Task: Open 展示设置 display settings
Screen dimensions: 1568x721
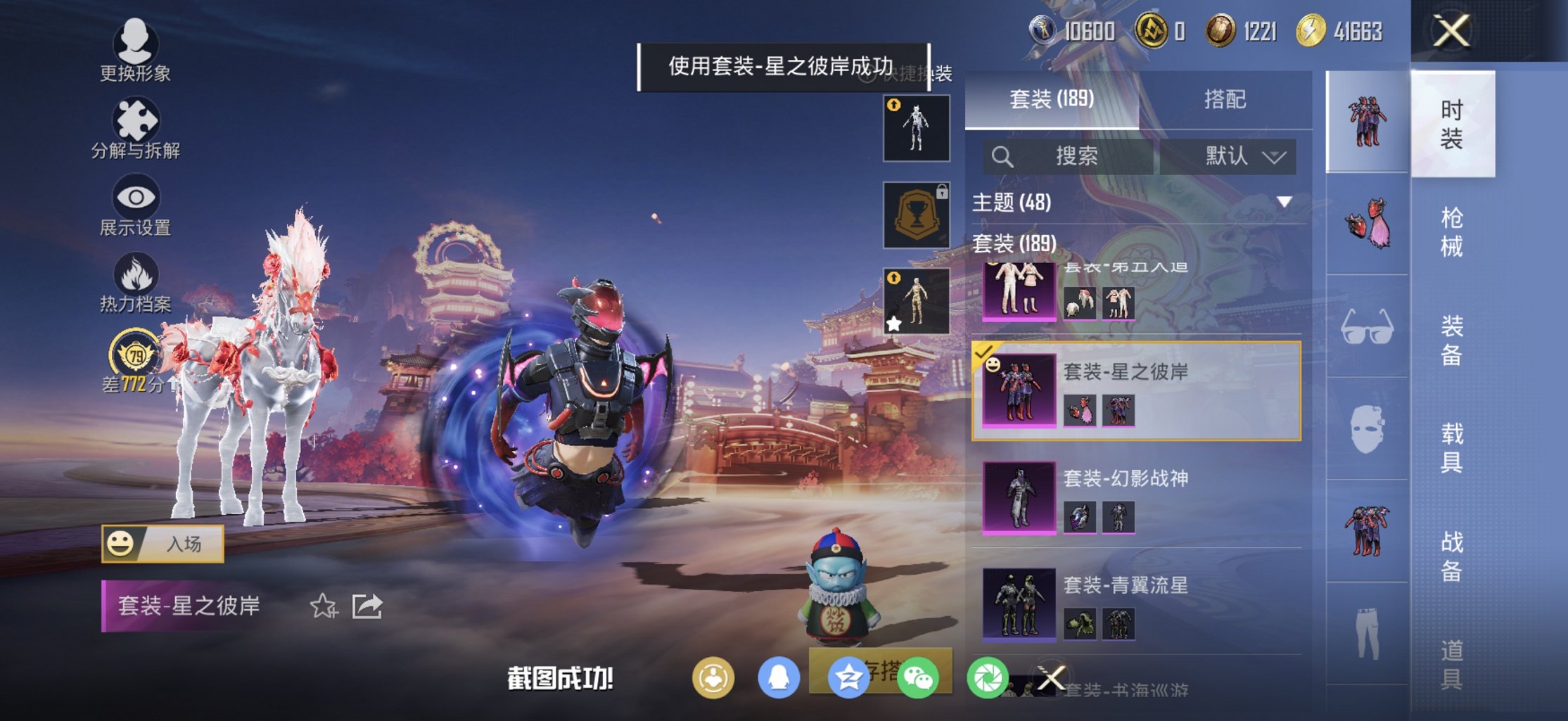Action: tap(136, 203)
